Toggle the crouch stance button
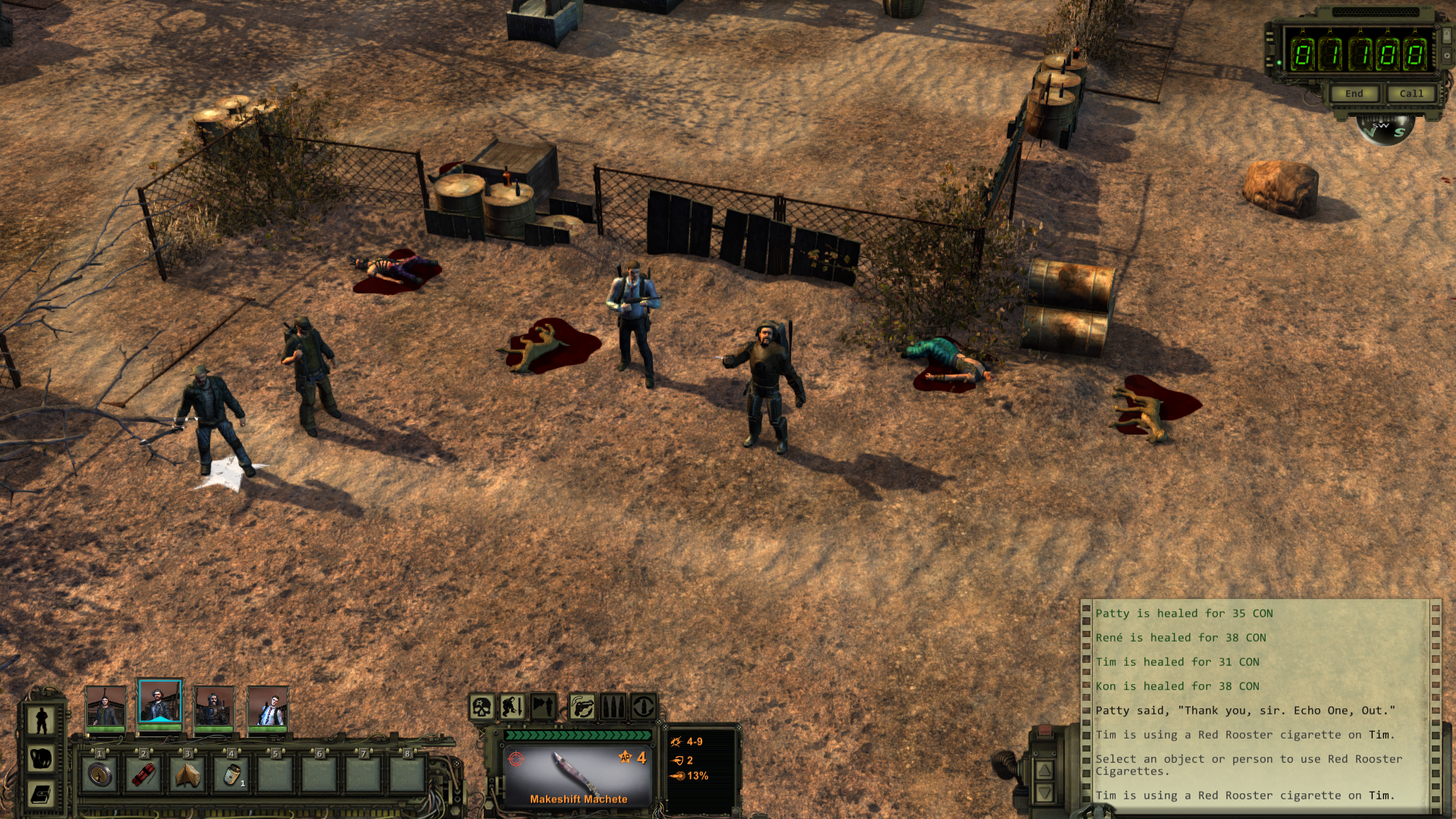 click(x=513, y=708)
